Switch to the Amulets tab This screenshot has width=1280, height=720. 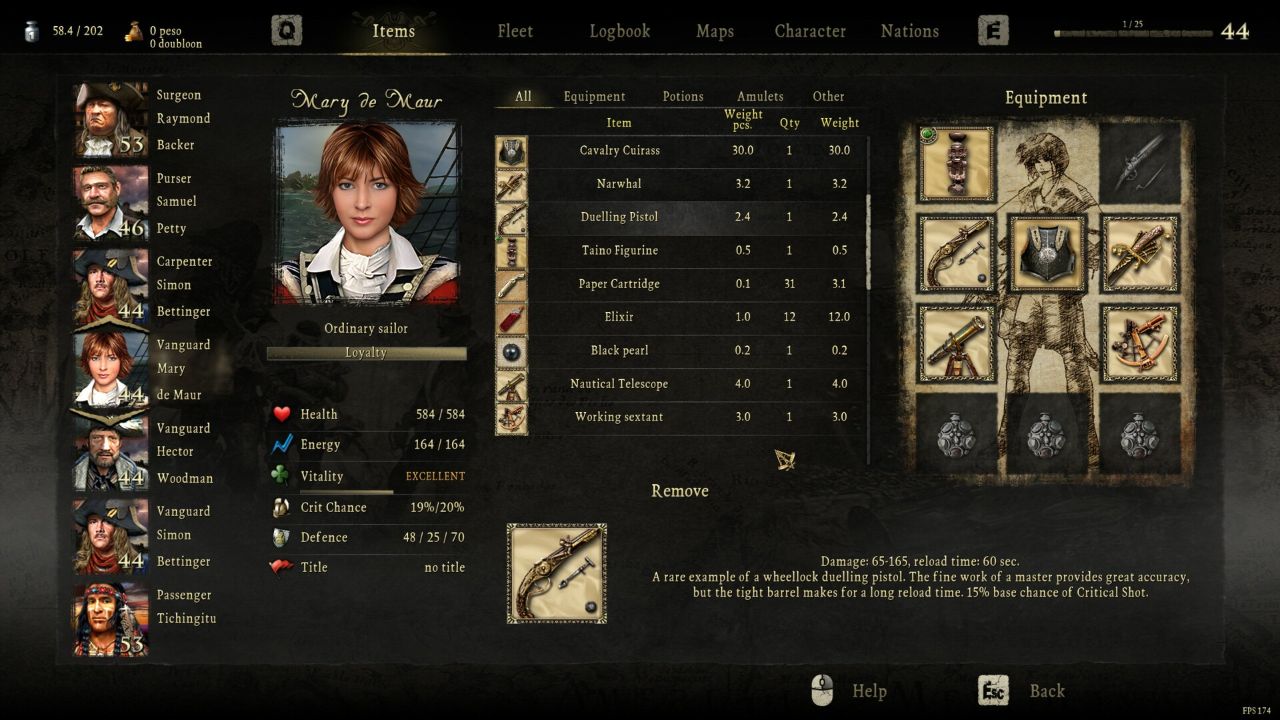tap(760, 96)
